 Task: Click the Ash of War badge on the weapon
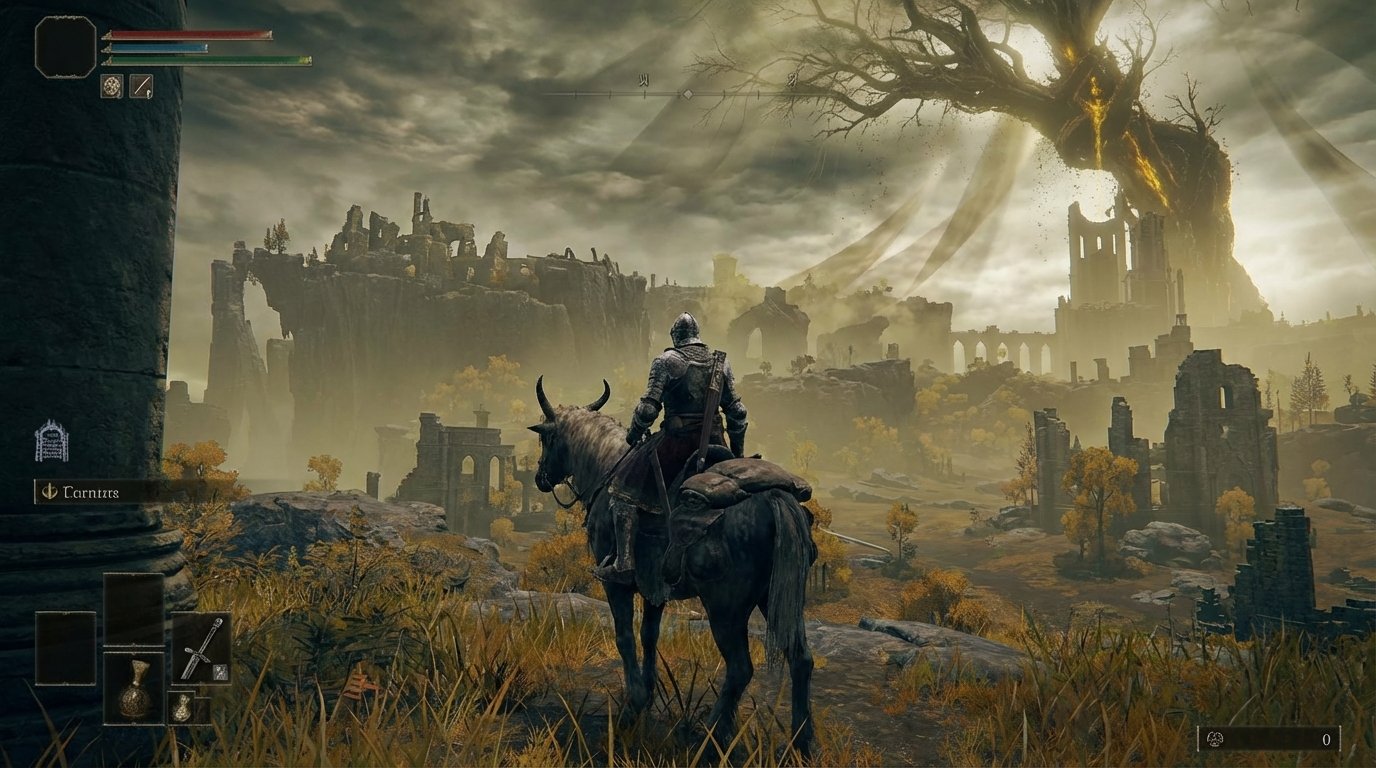click(220, 672)
